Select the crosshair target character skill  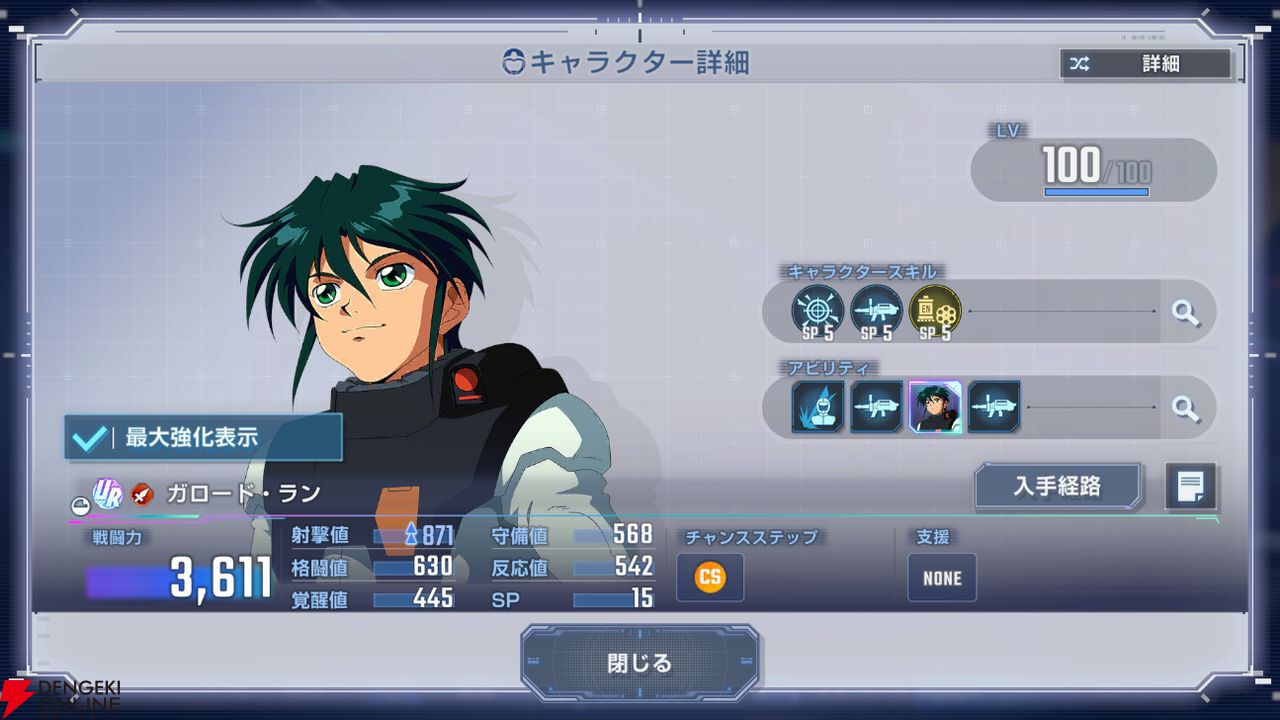(817, 311)
